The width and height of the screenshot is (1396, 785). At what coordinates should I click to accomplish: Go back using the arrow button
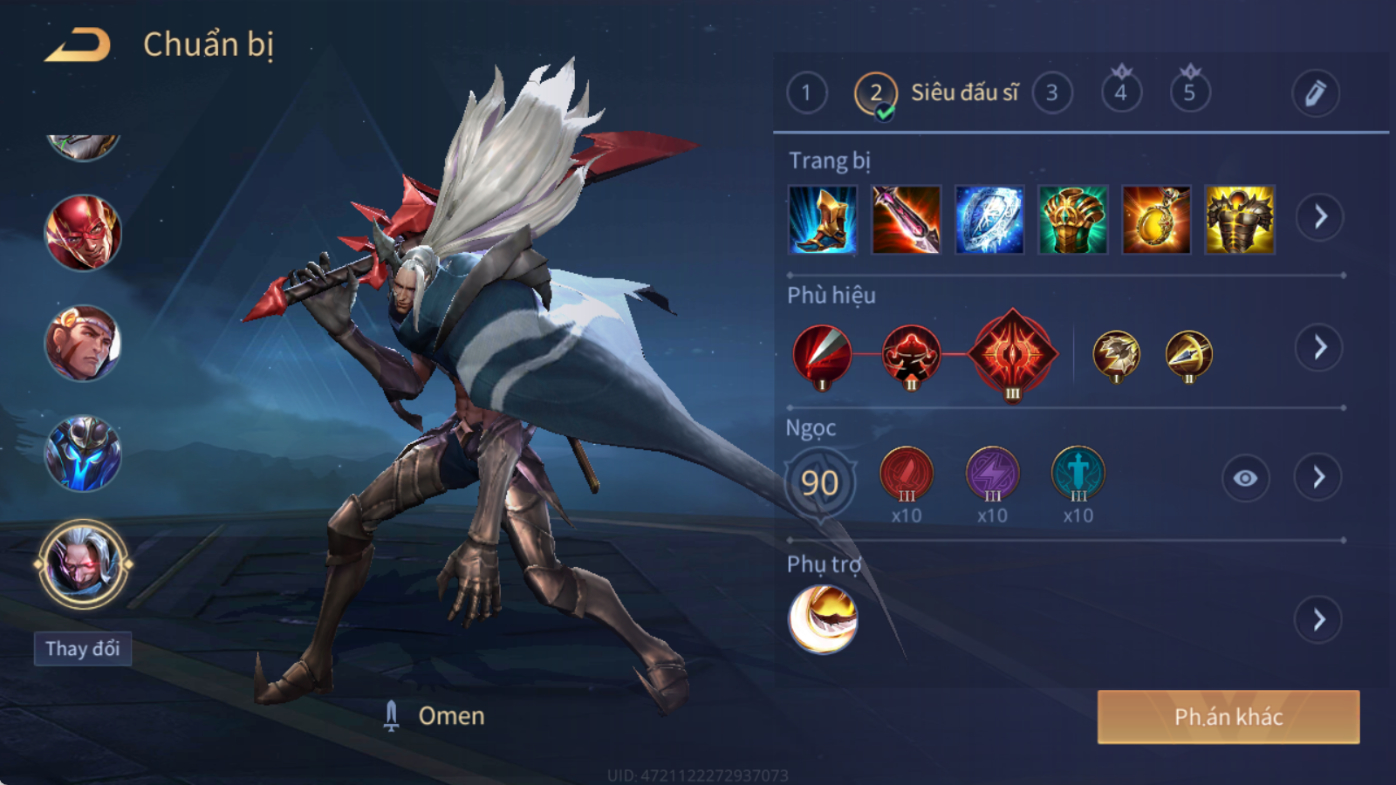pyautogui.click(x=77, y=45)
